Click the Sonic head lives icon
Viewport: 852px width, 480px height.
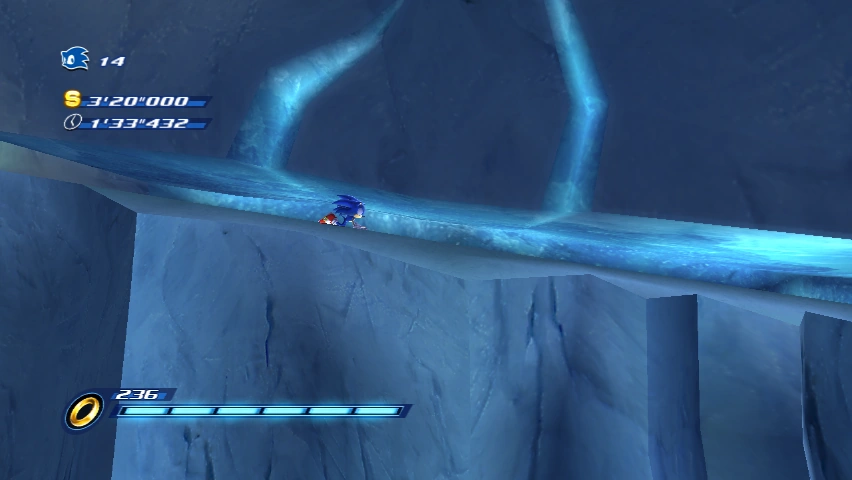(75, 59)
